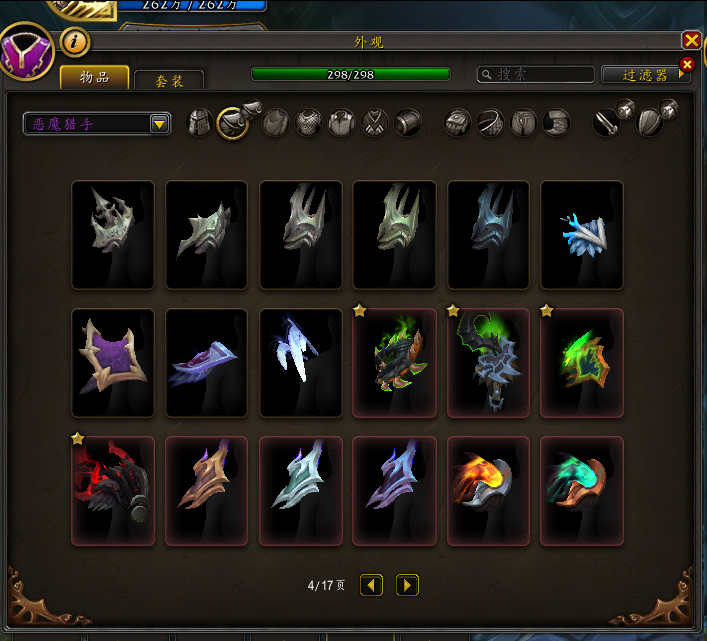Pick the purple shield-shaped shoulder appearance

pyautogui.click(x=113, y=362)
